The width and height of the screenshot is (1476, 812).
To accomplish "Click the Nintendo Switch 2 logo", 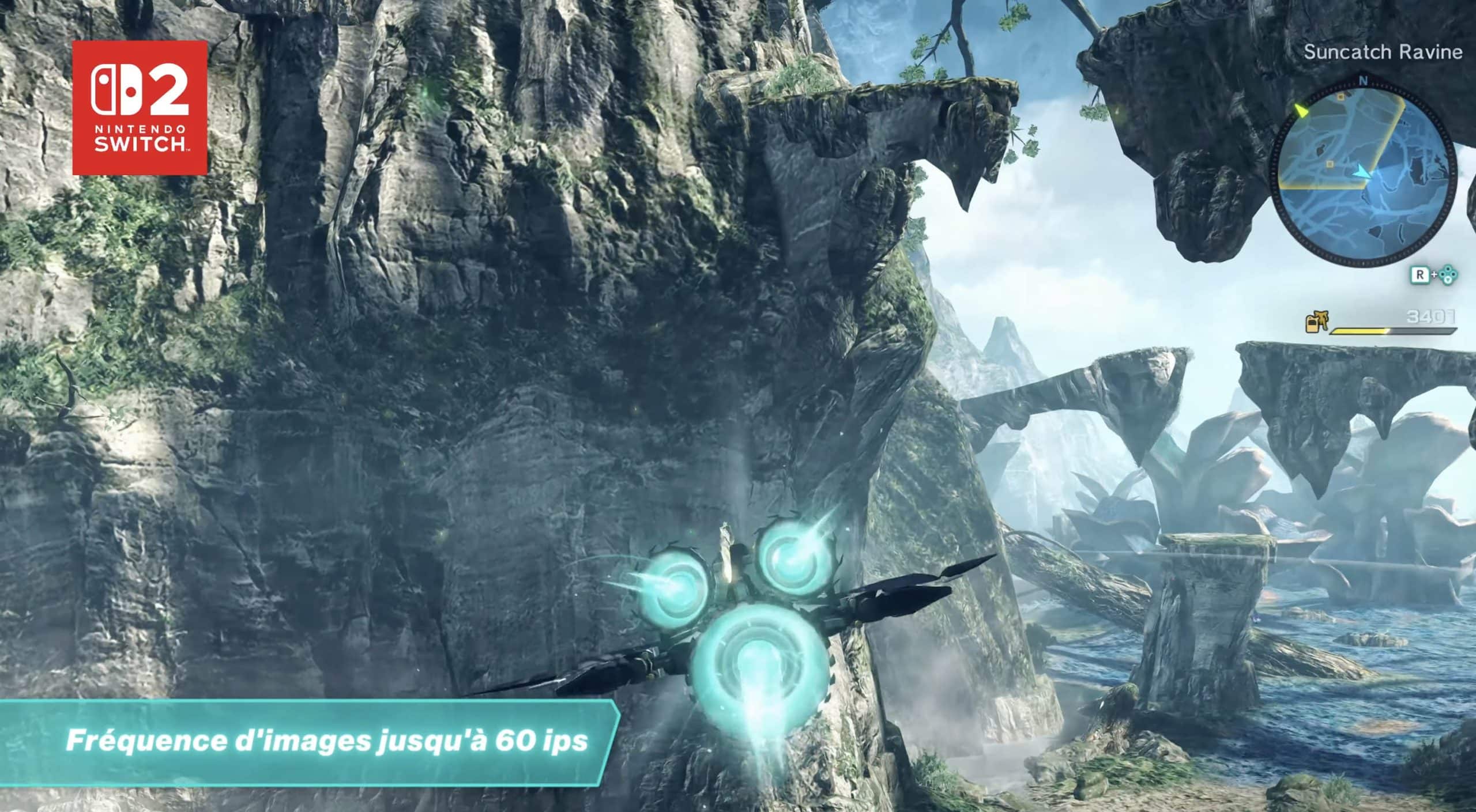I will (140, 108).
